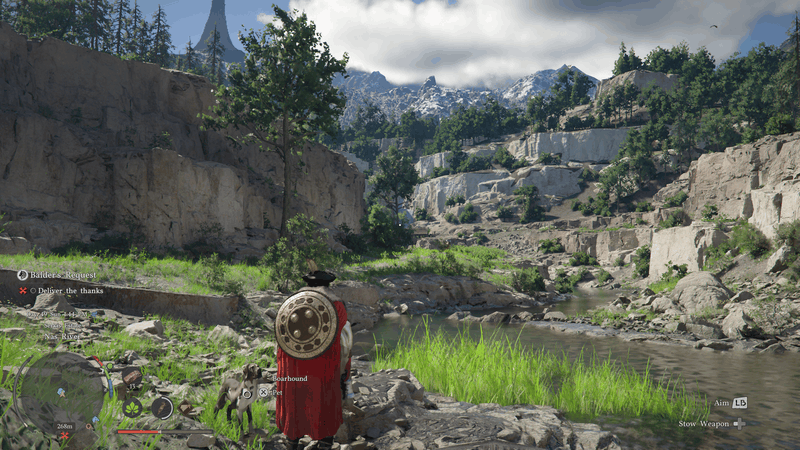Select the Deliver the thanks objective

pos(68,291)
